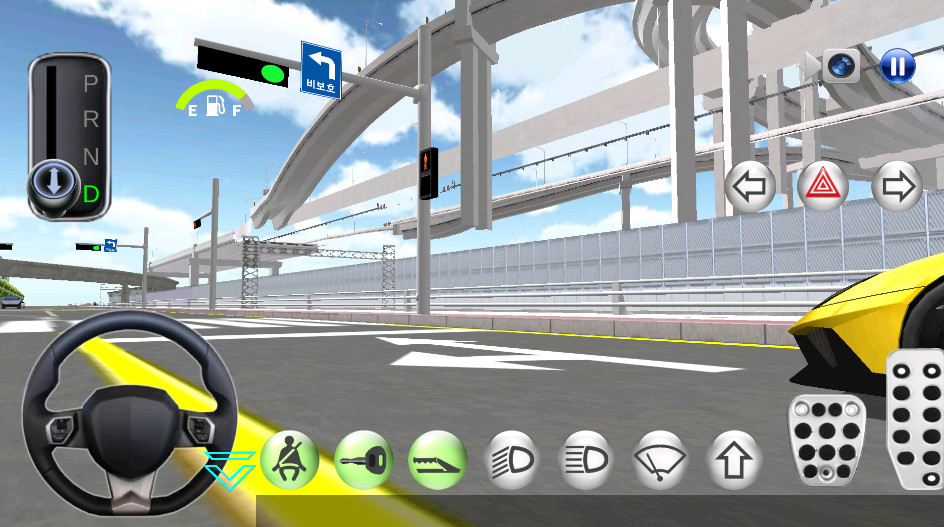This screenshot has width=944, height=527.
Task: Switch on the high beam headlights
Action: pos(586,460)
